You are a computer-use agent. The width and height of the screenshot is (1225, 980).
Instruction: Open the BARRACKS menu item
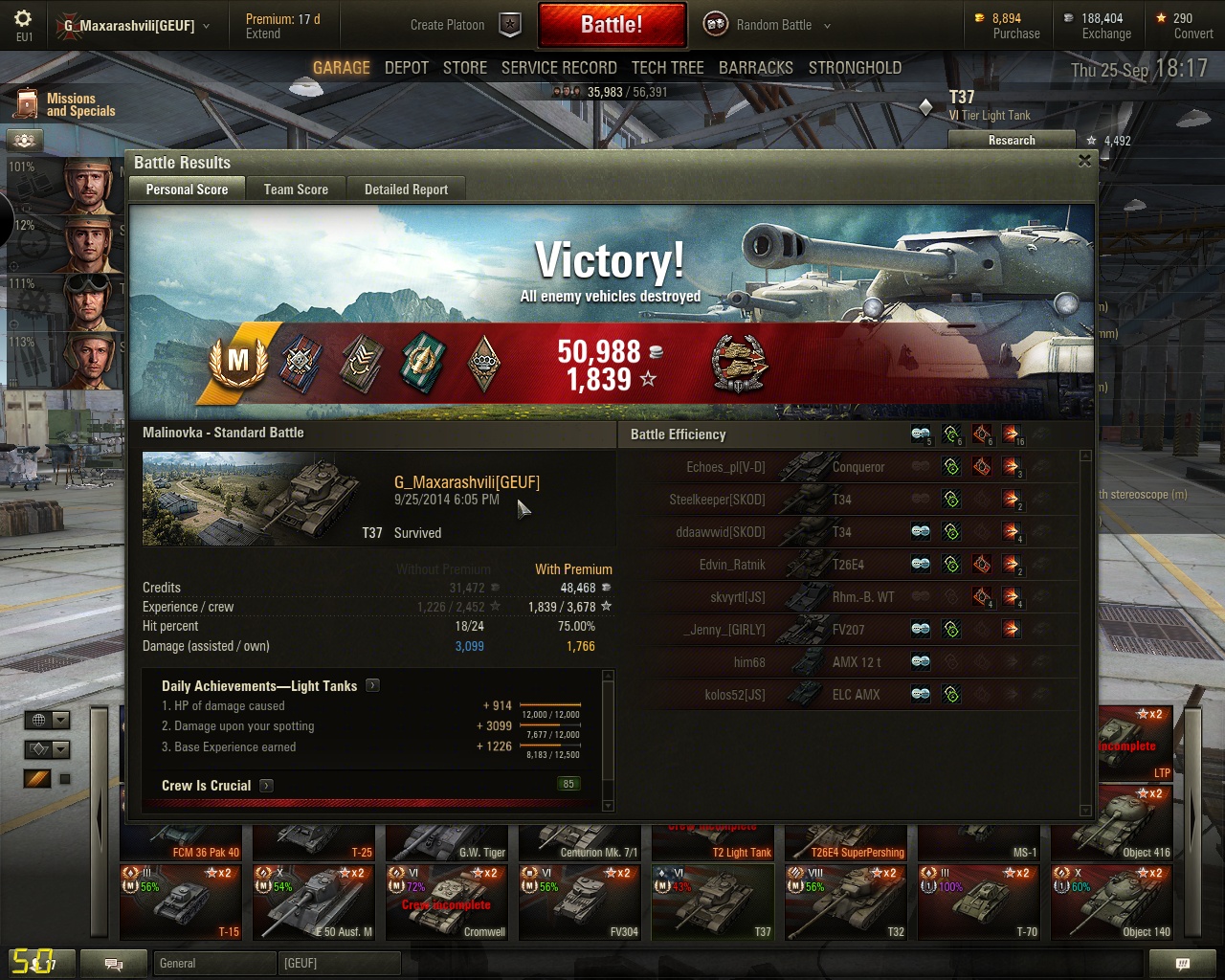point(756,67)
